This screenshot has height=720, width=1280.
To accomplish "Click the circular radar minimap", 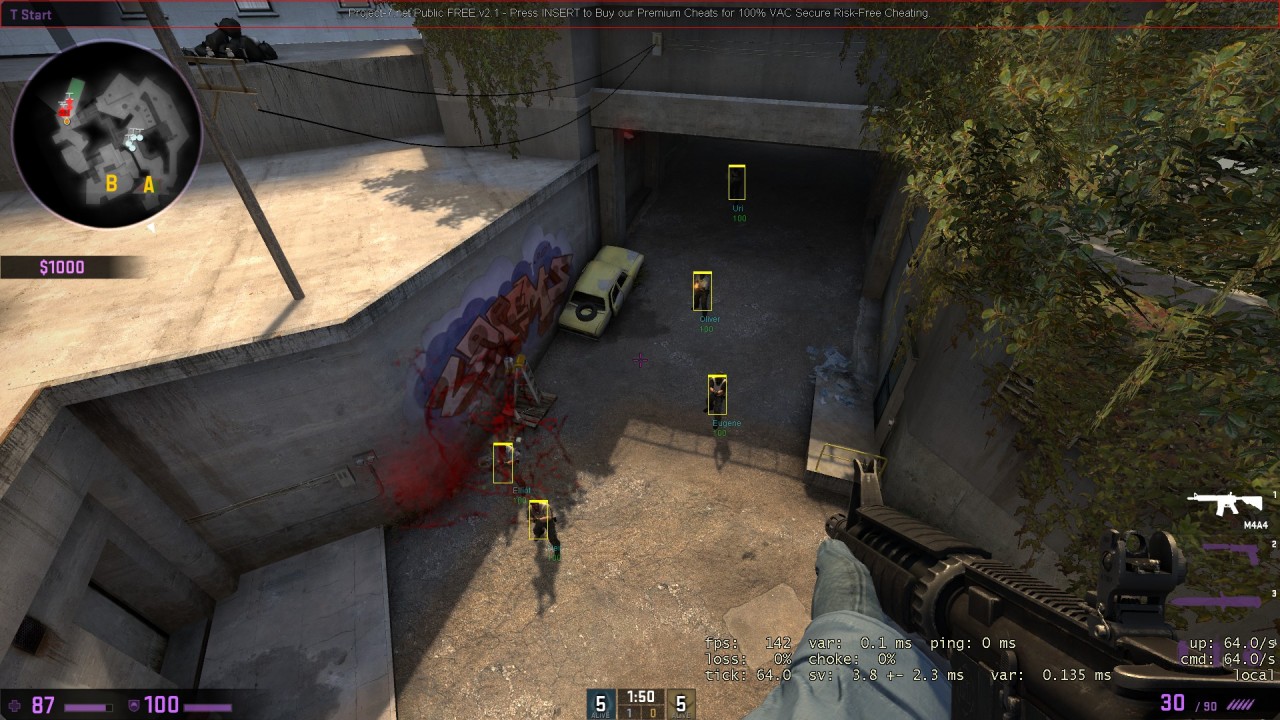I will (x=106, y=133).
